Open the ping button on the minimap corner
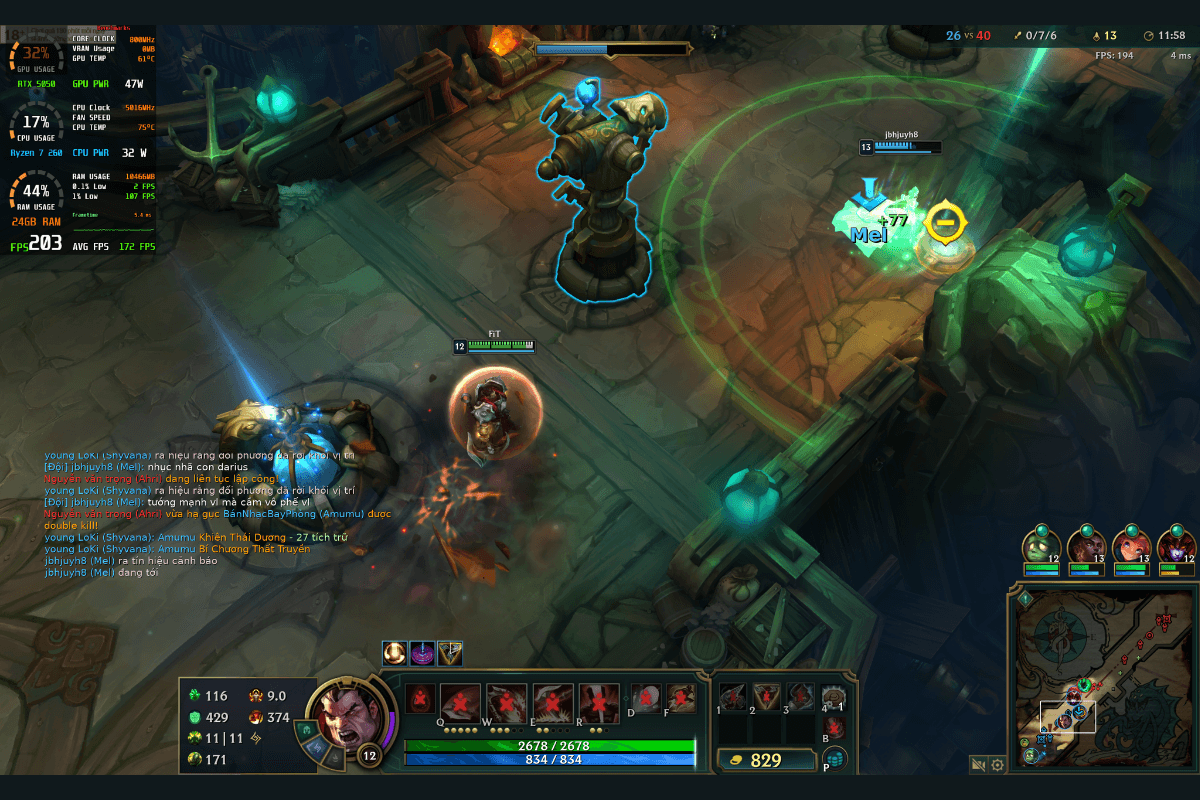 [x=1026, y=598]
